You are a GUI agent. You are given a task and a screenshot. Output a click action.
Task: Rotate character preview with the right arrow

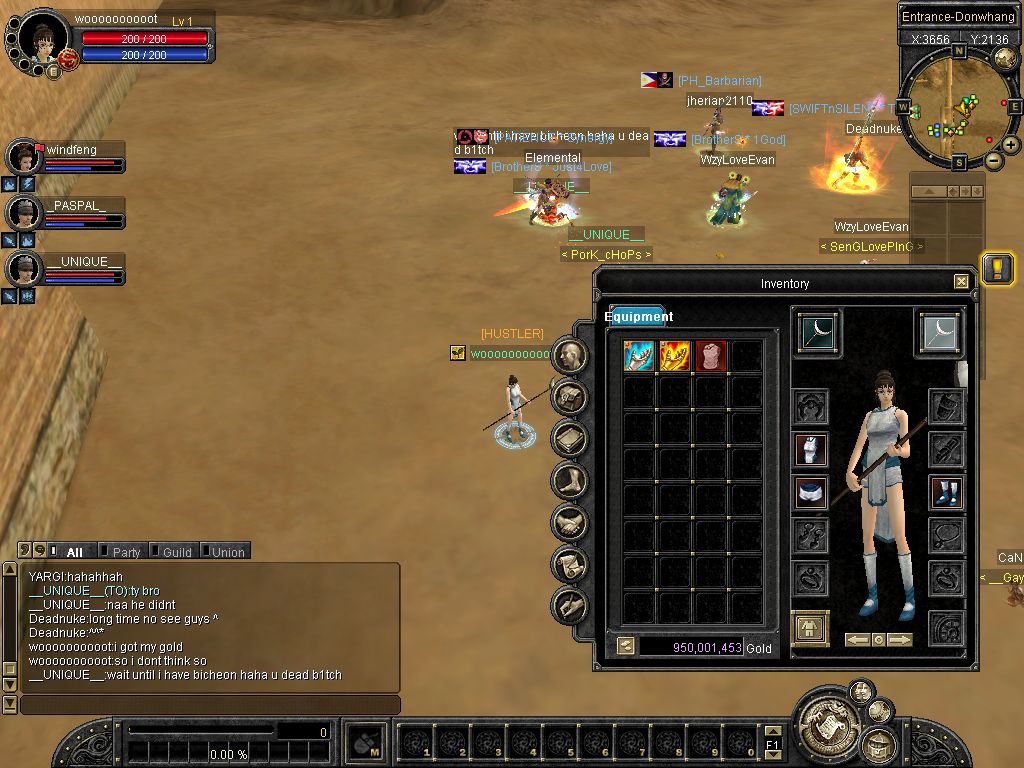900,640
